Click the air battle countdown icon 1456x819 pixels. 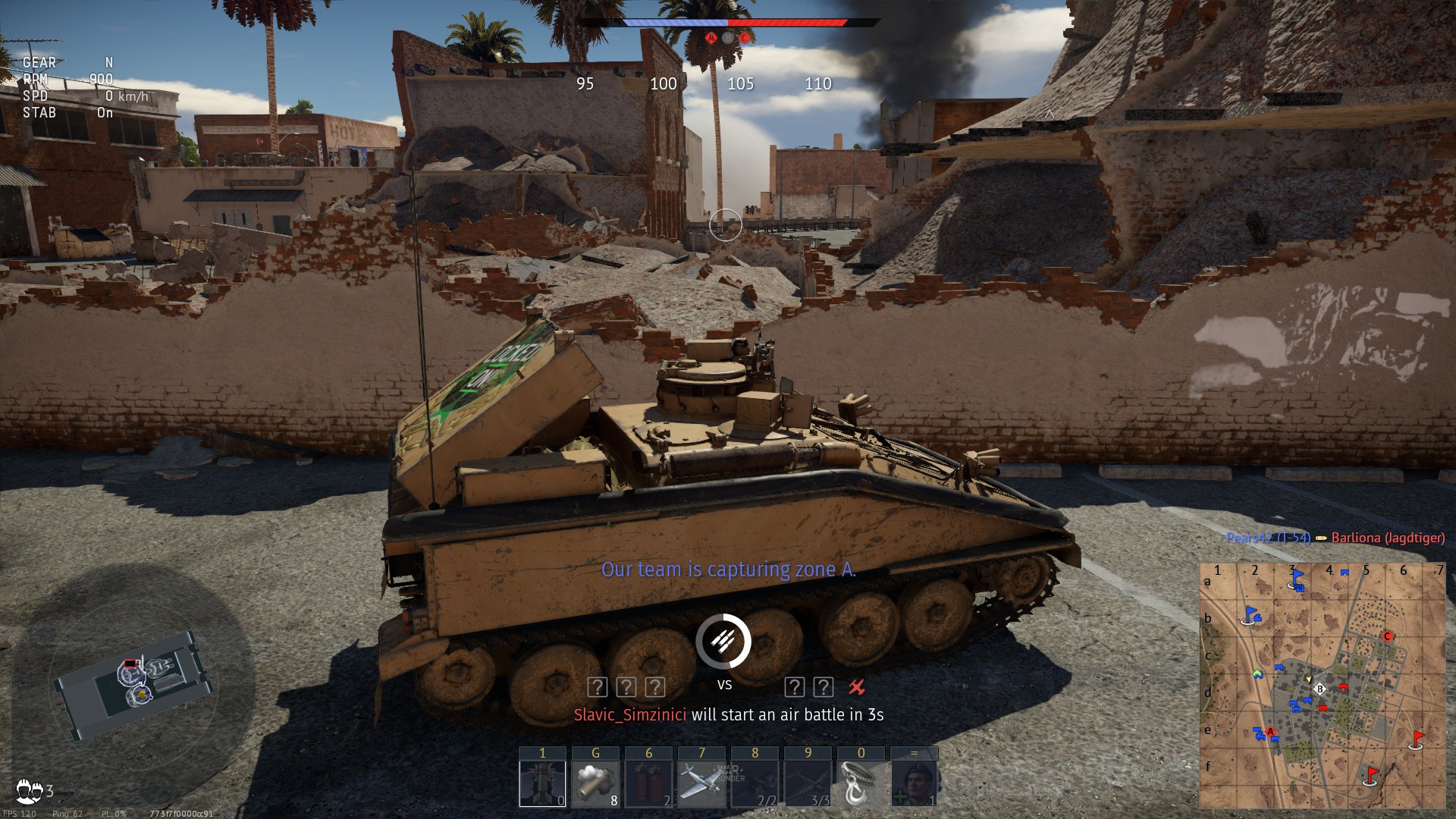723,642
